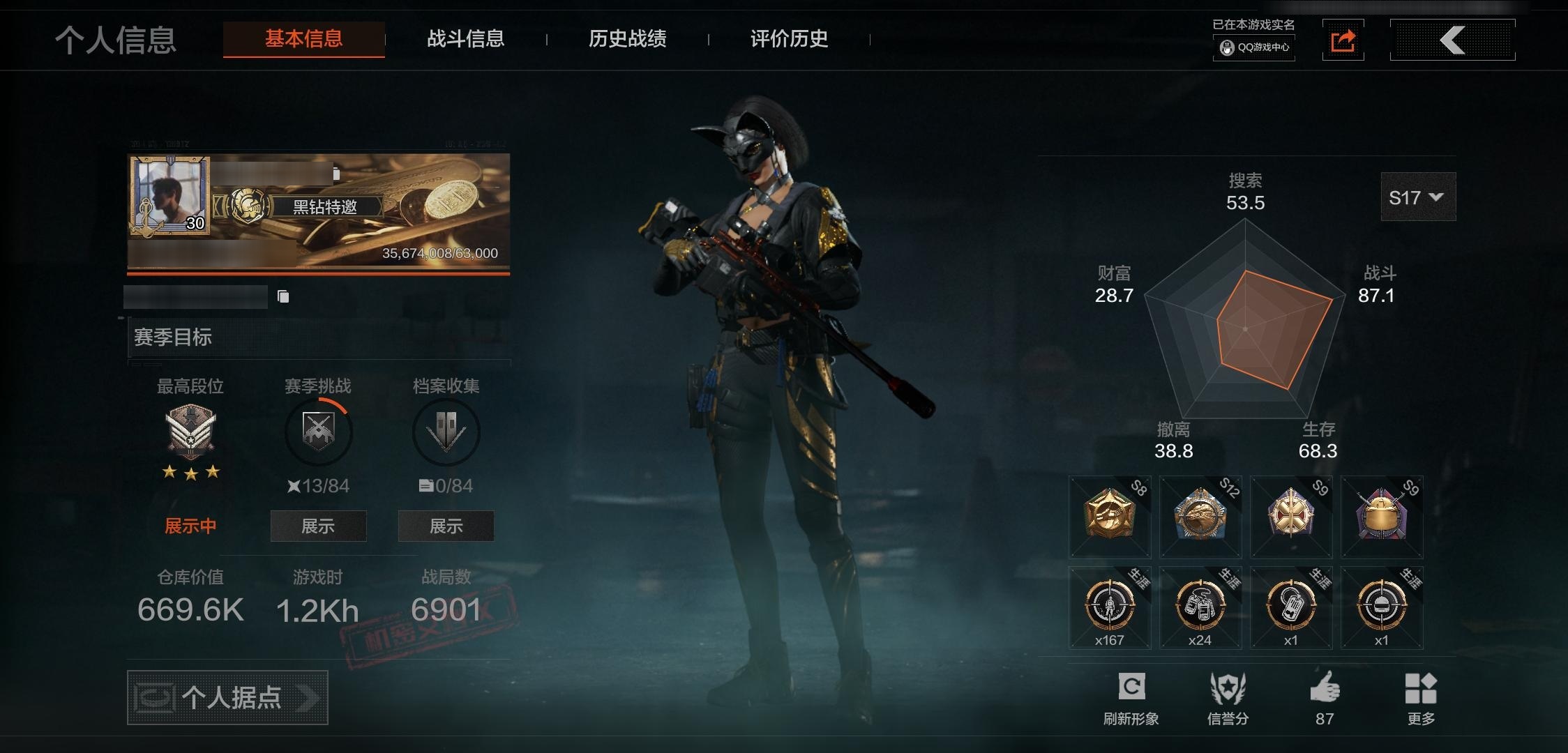This screenshot has height=753, width=1568.
Task: Click 刷新形象 to refresh appearance
Action: coord(1131,697)
